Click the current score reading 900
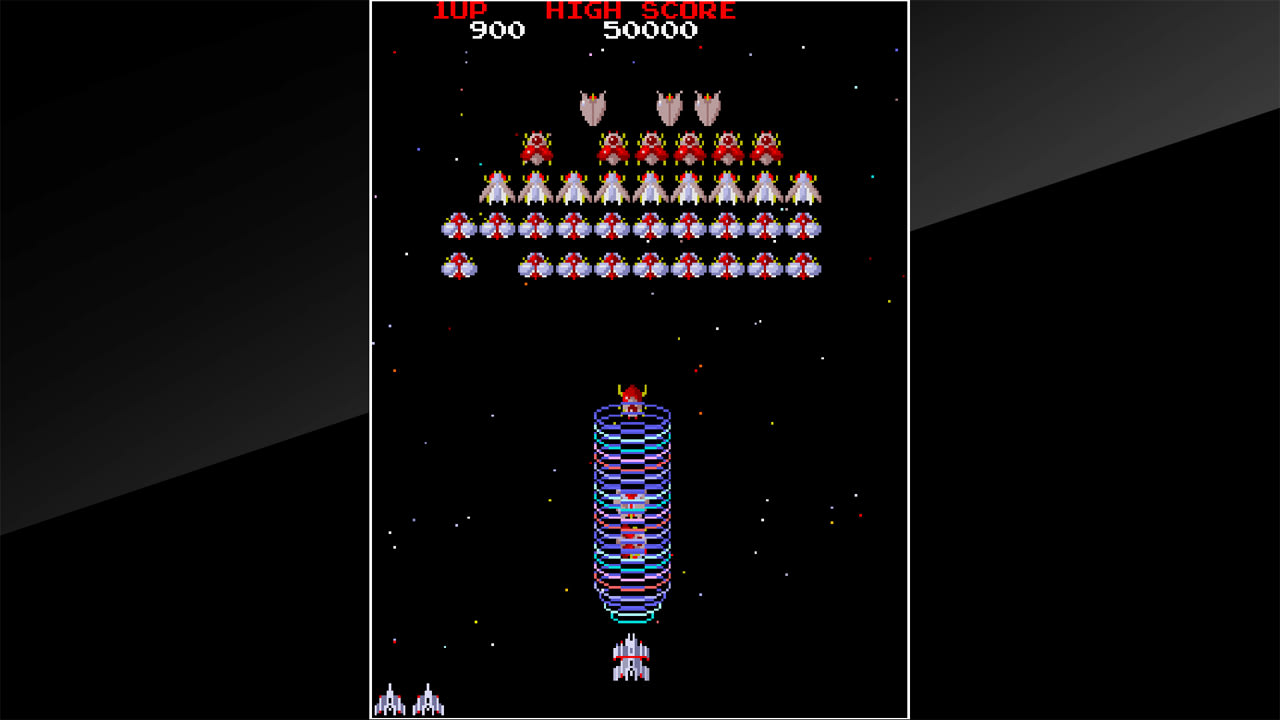 [x=496, y=30]
